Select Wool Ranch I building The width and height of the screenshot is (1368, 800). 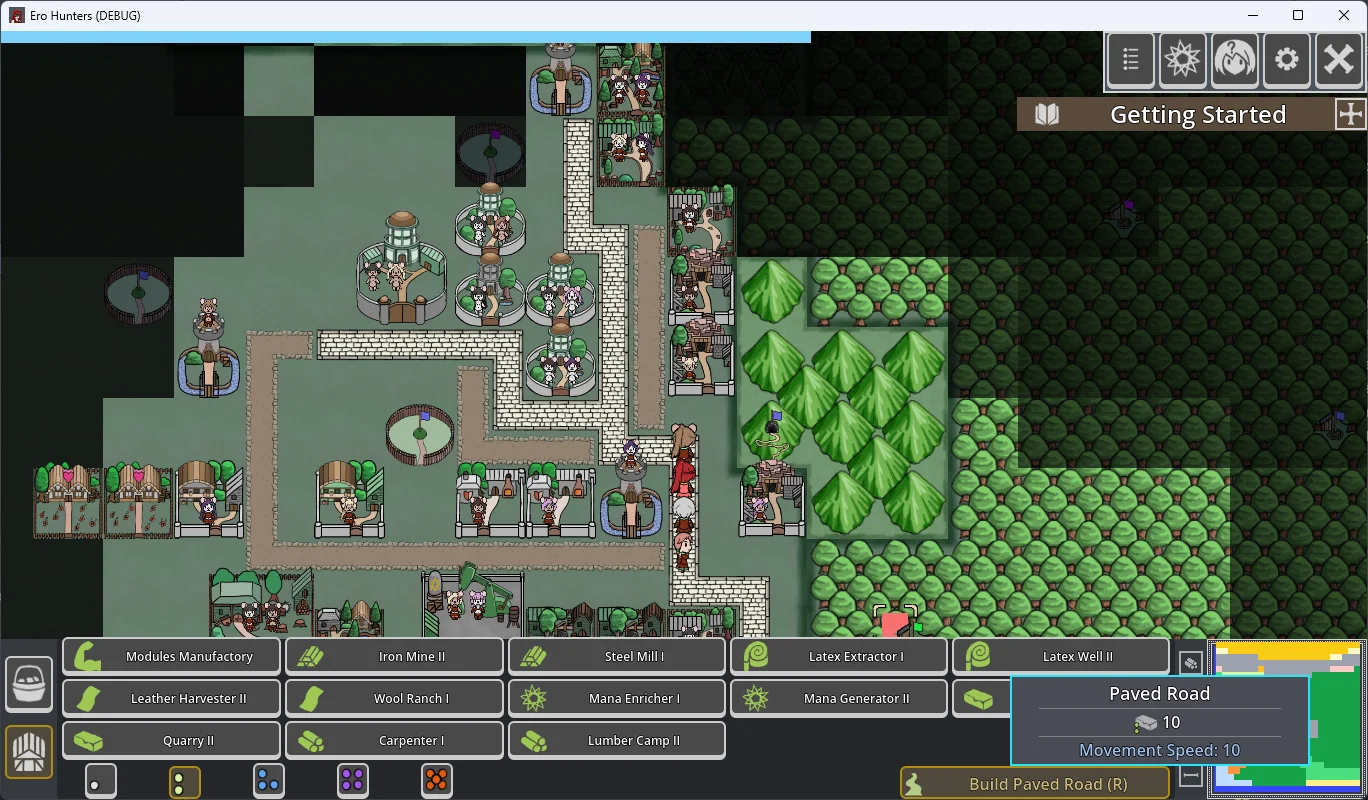(395, 699)
